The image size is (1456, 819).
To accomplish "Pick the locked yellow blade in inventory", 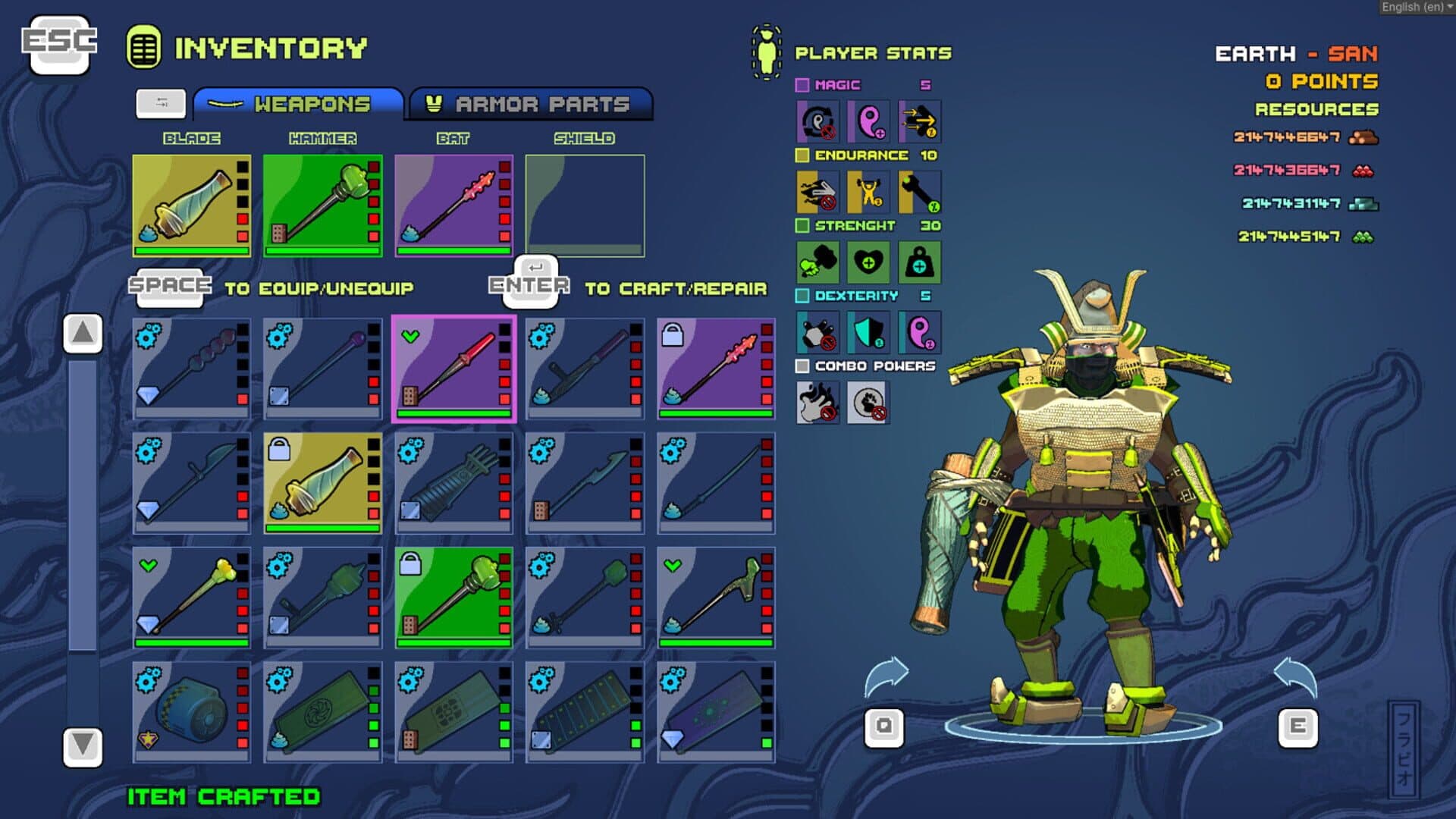I will point(322,483).
